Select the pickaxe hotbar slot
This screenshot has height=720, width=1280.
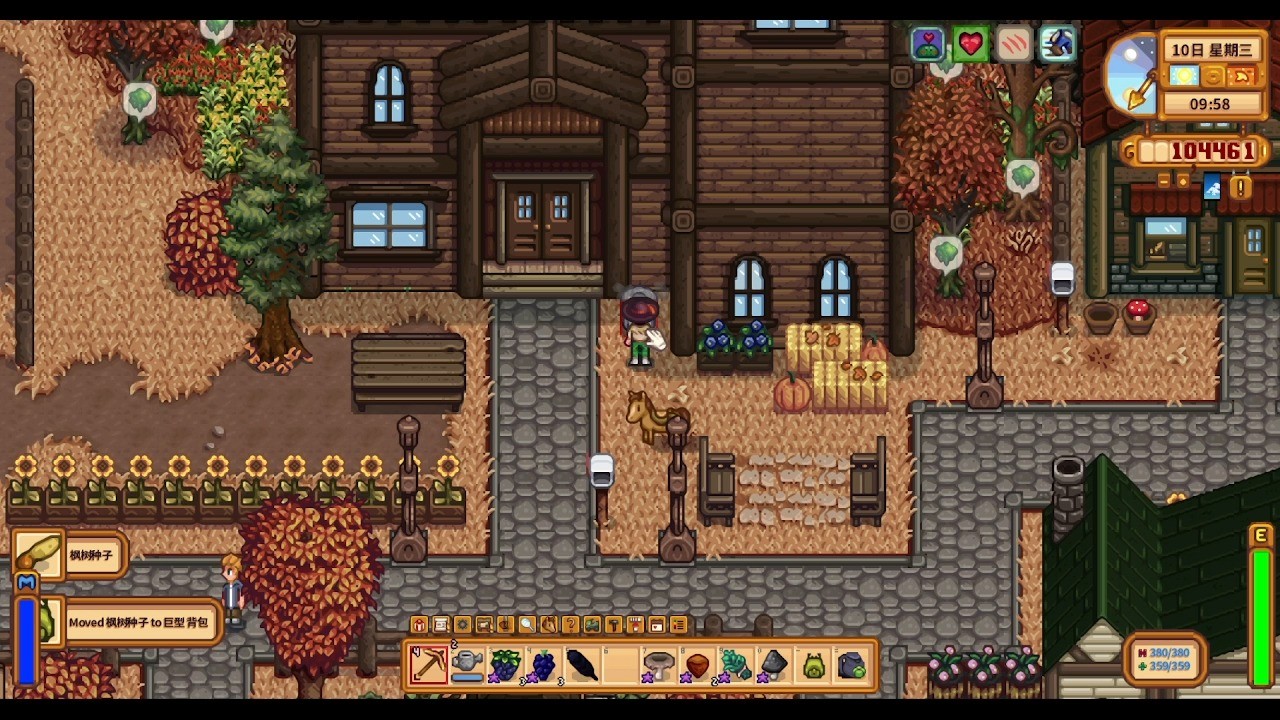pos(429,665)
